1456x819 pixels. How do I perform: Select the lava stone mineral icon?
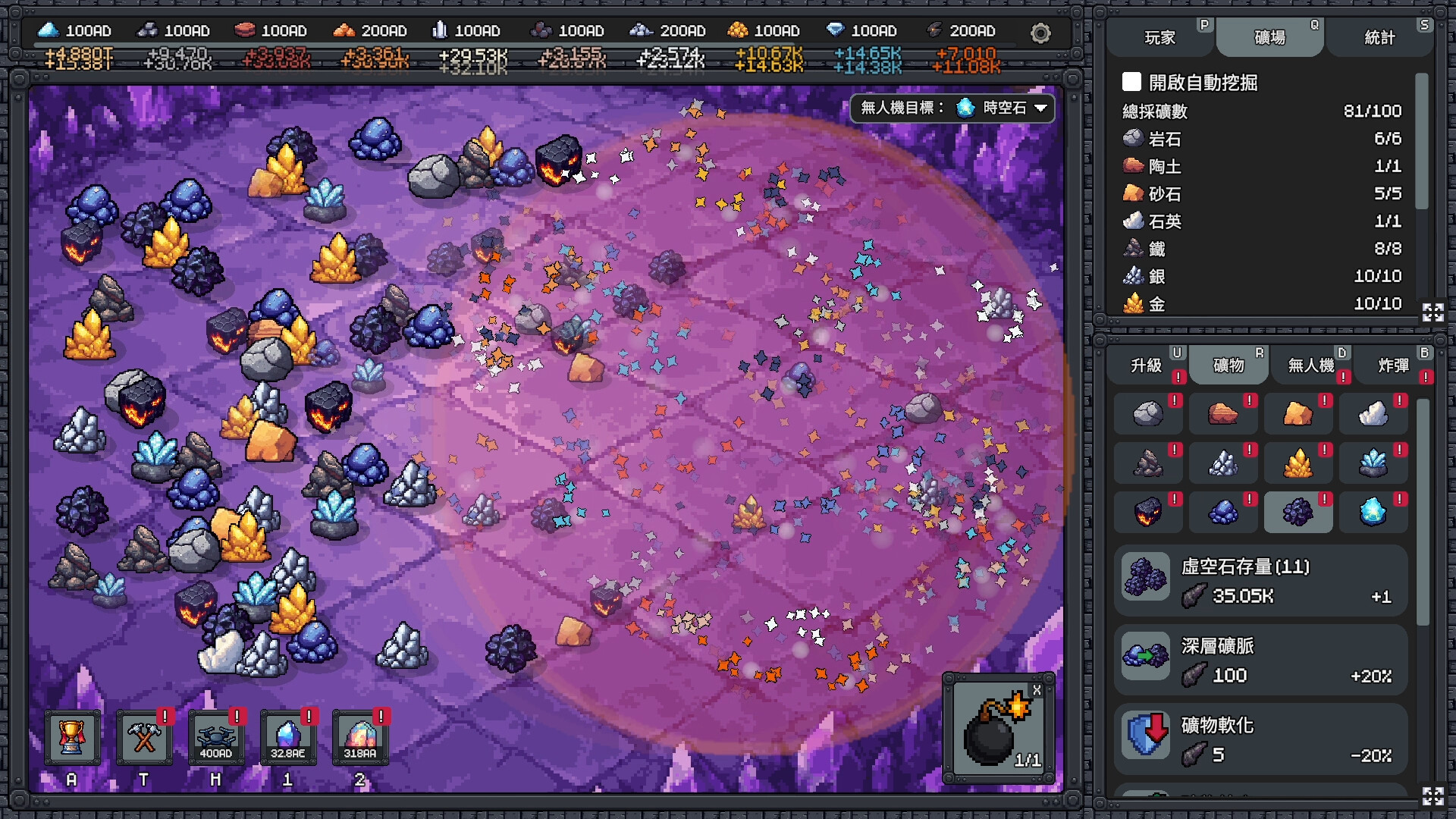[1148, 512]
